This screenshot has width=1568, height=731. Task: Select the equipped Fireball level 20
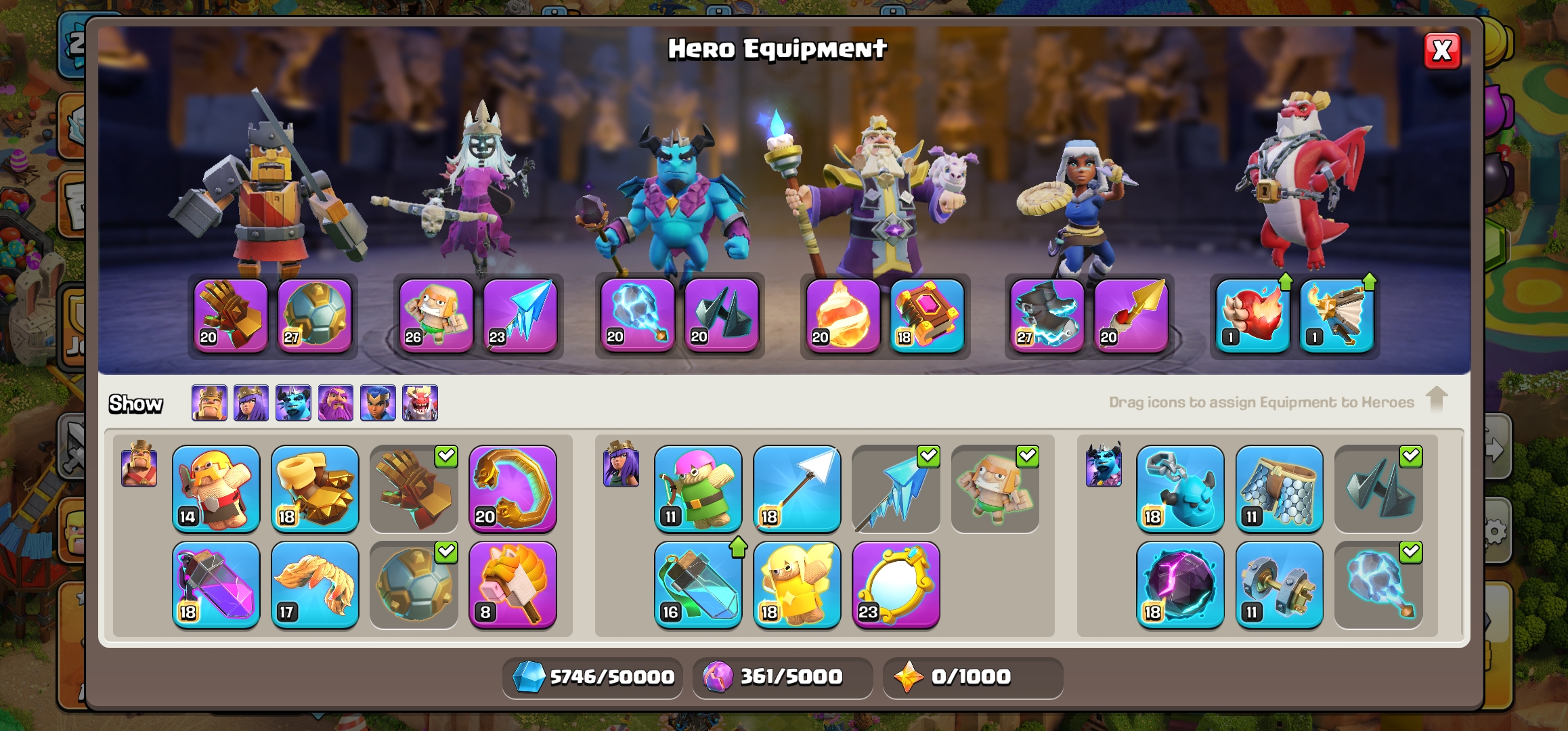(x=843, y=315)
